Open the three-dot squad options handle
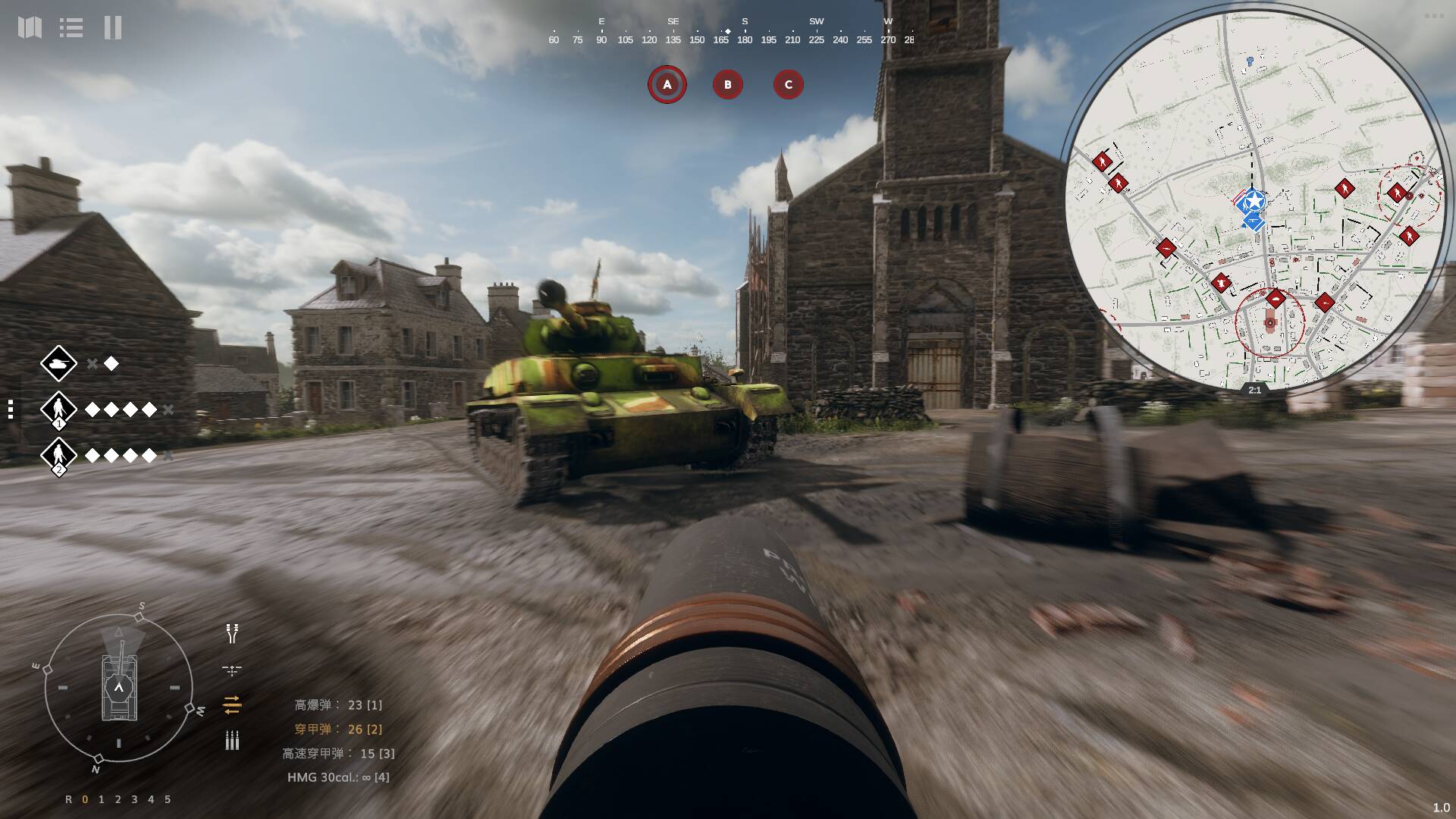Image resolution: width=1456 pixels, height=819 pixels. tap(10, 409)
